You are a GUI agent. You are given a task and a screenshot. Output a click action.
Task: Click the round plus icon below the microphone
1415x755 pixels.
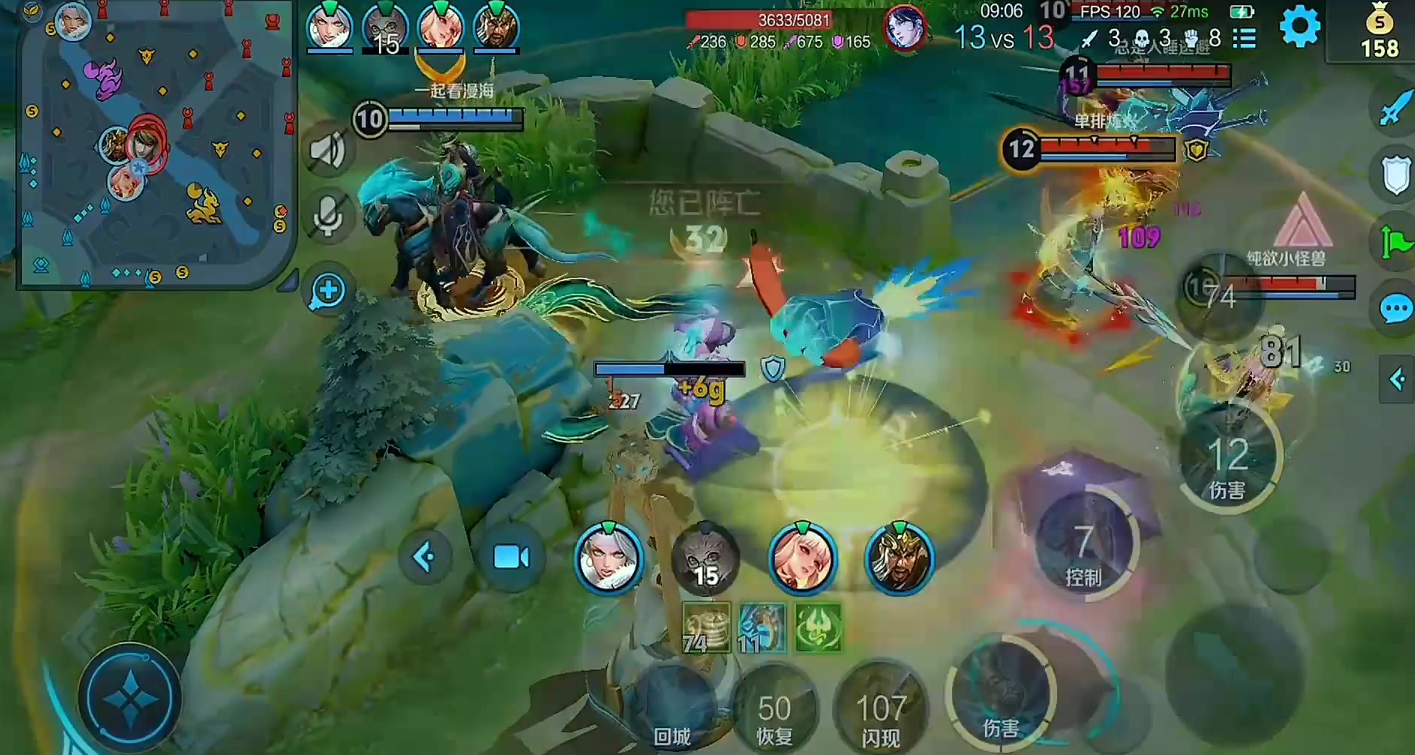coord(328,291)
